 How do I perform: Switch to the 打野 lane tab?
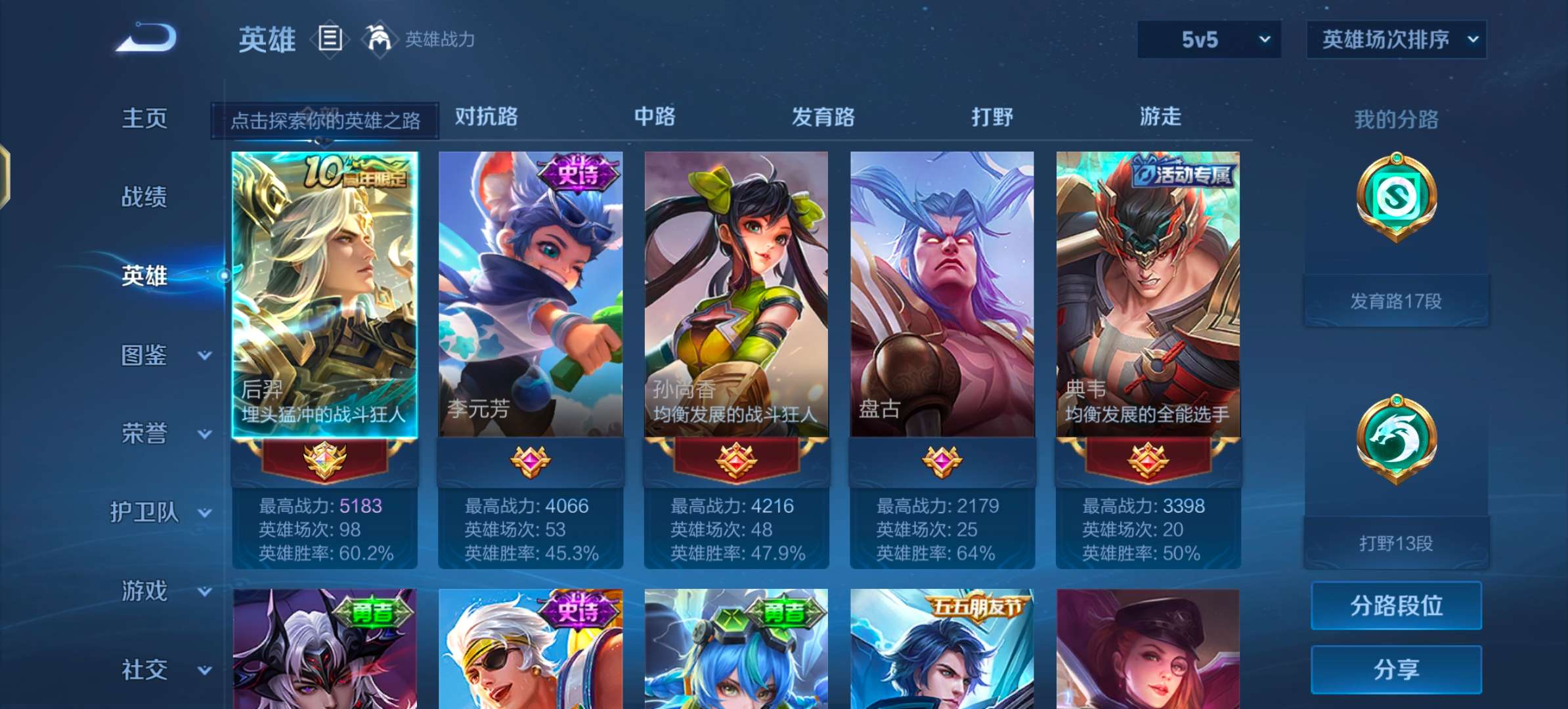992,118
